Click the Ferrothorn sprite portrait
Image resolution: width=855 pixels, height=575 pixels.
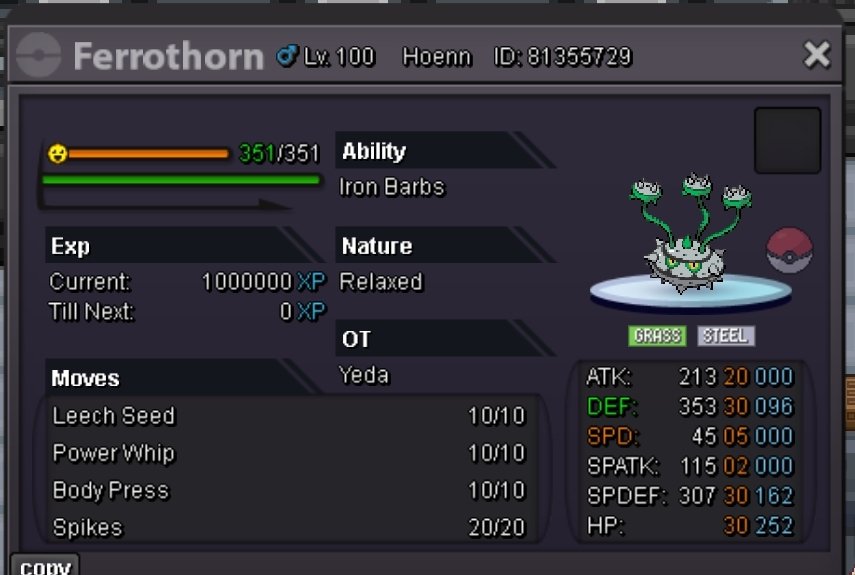point(691,235)
